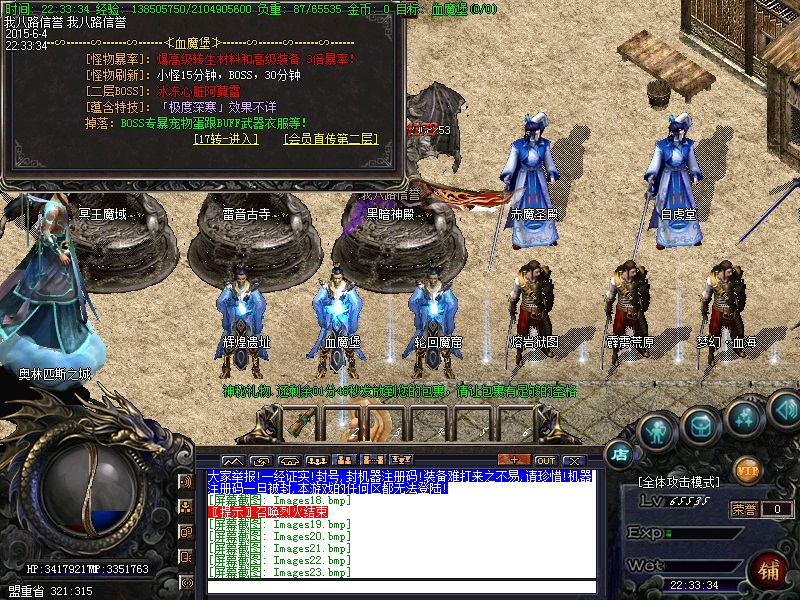Open the 店 shop button
Screen dimensions: 800x600
619,454
